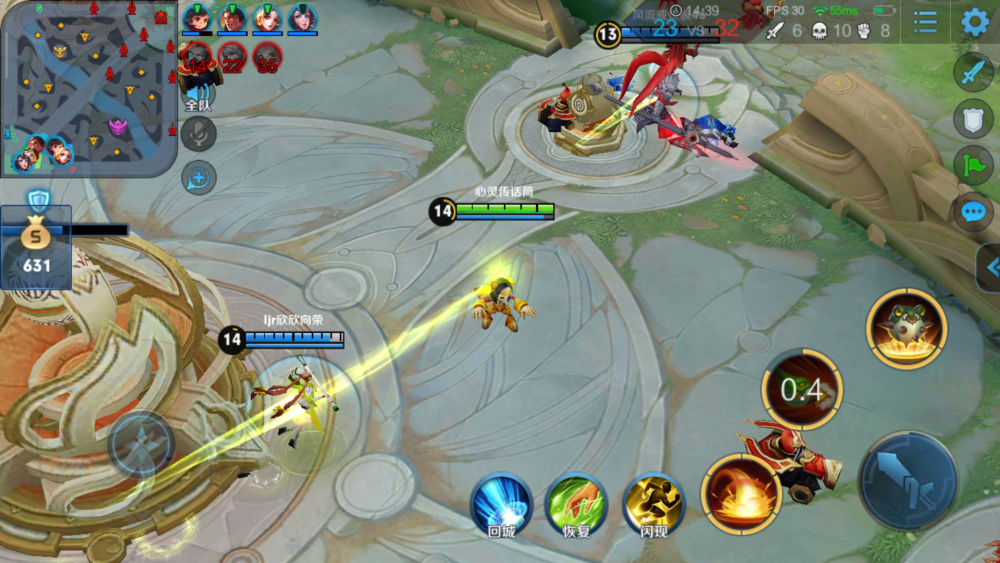Use the 回城 recall spell
The image size is (1000, 563).
point(501,504)
